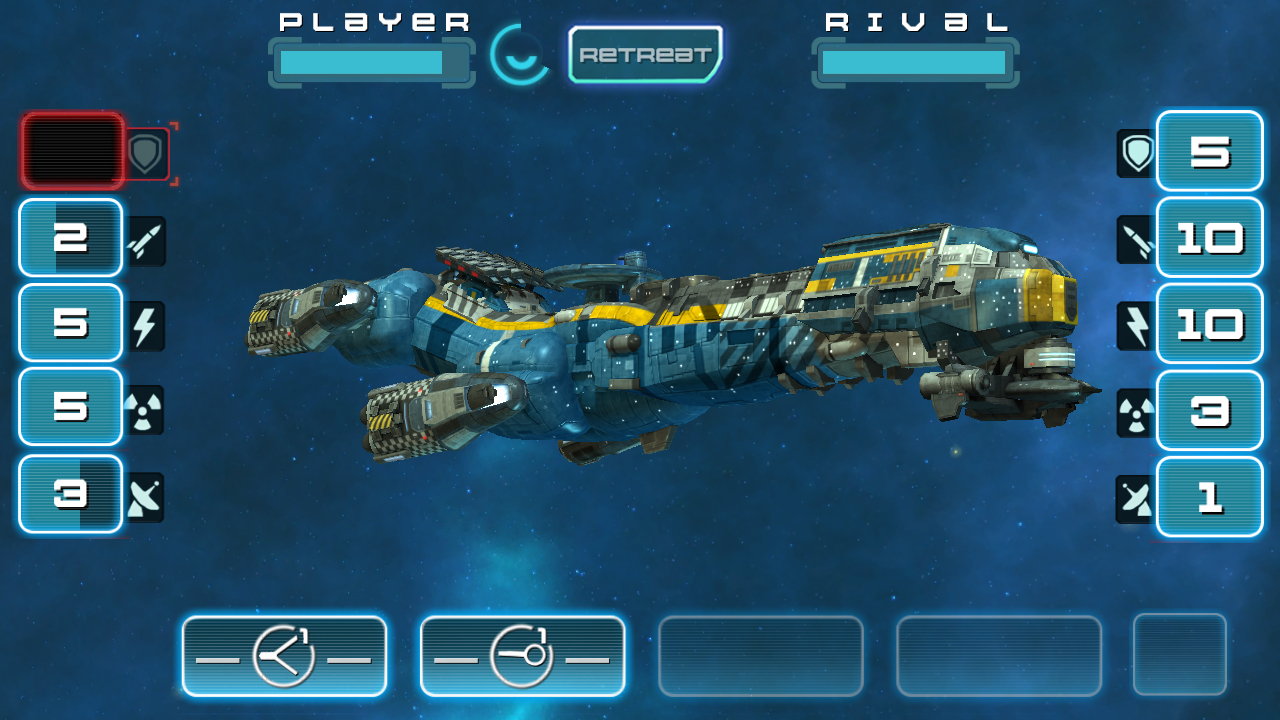
Task: Target the rival's satellite dish value of 1
Action: click(x=1209, y=497)
